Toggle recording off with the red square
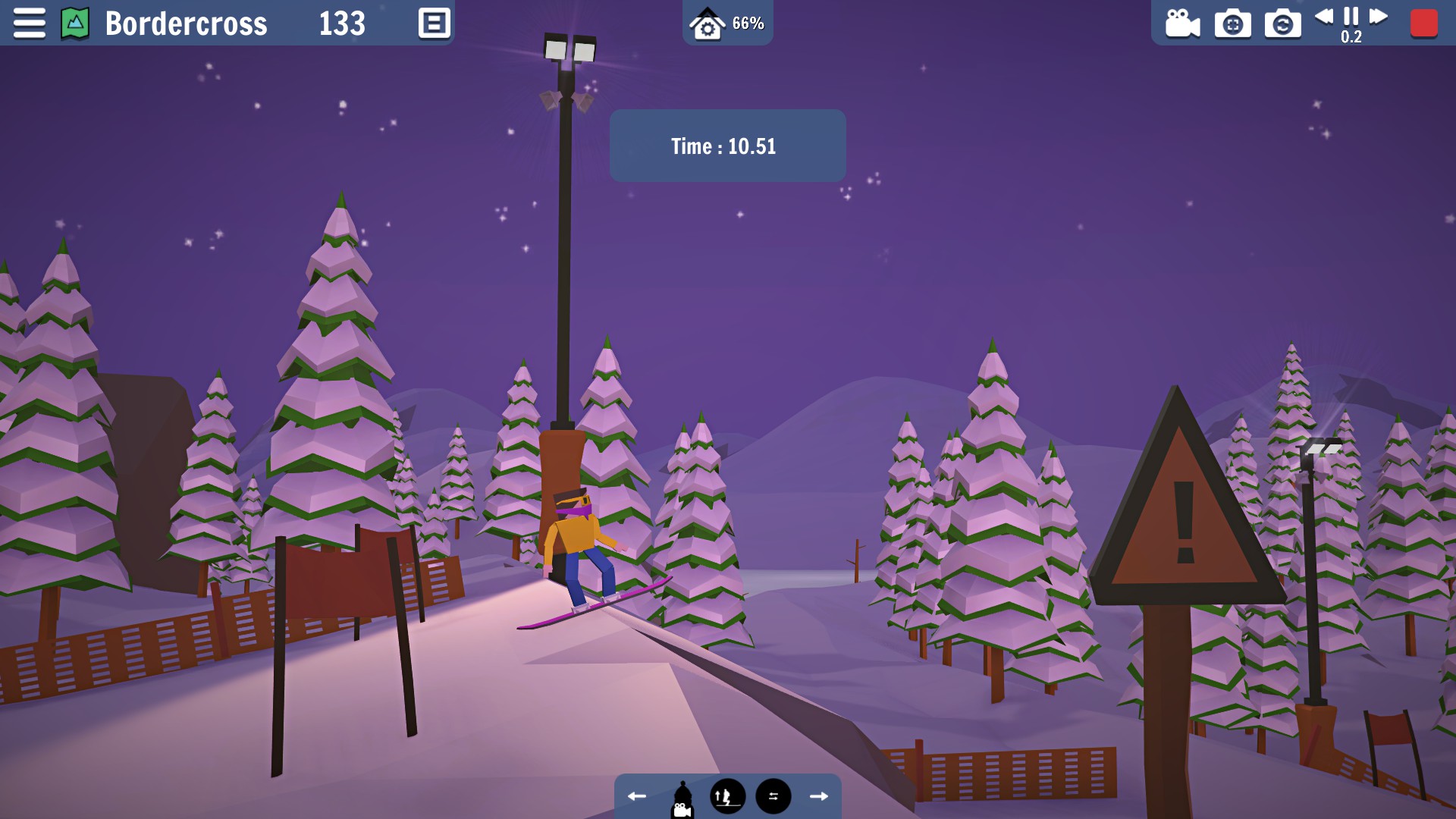Screen dimensions: 1456x819 pos(1423,22)
